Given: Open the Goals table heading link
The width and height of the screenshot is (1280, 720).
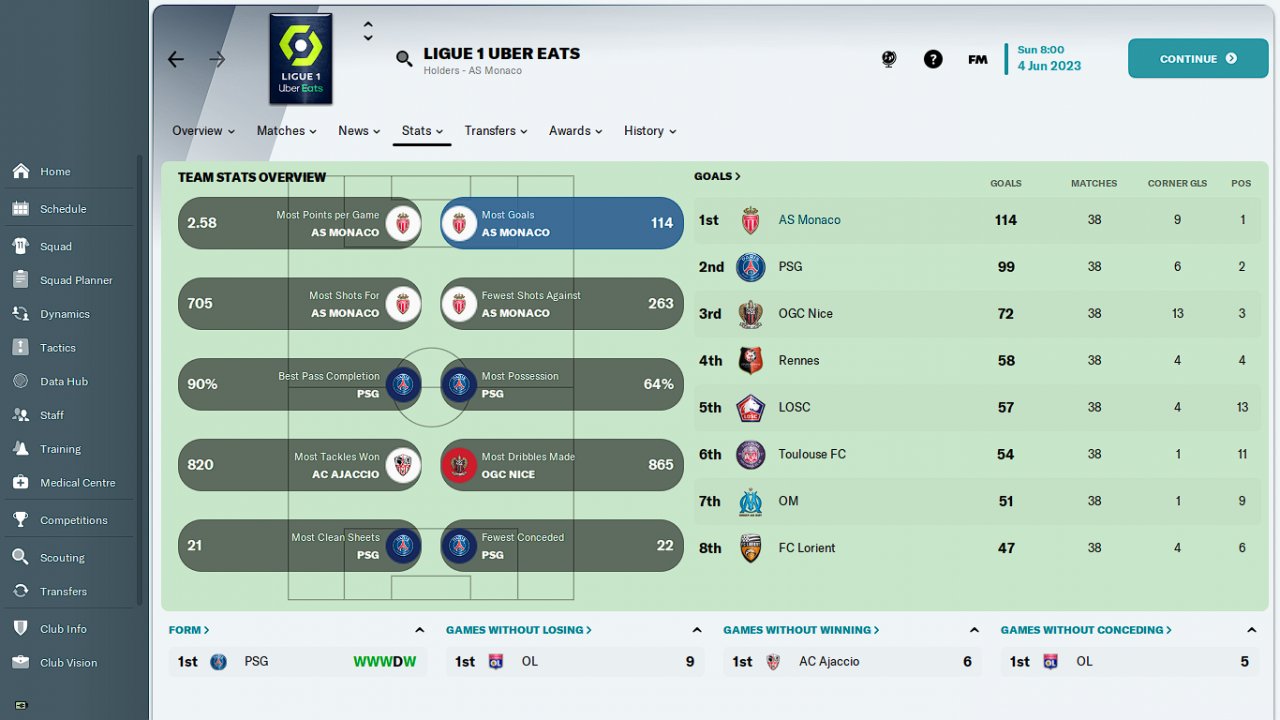Looking at the screenshot, I should pyautogui.click(x=717, y=176).
